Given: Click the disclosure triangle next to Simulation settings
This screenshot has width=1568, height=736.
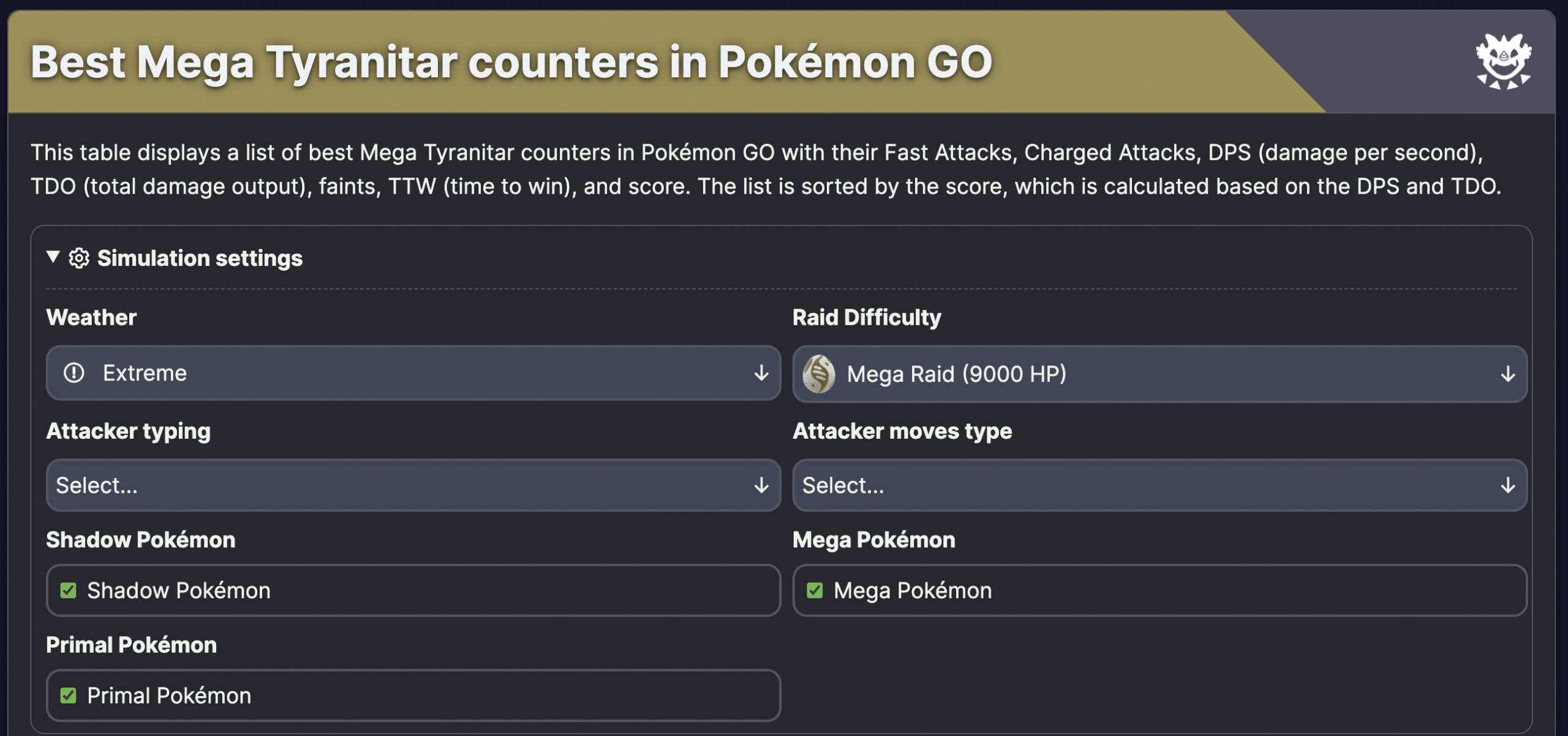Looking at the screenshot, I should pyautogui.click(x=52, y=258).
